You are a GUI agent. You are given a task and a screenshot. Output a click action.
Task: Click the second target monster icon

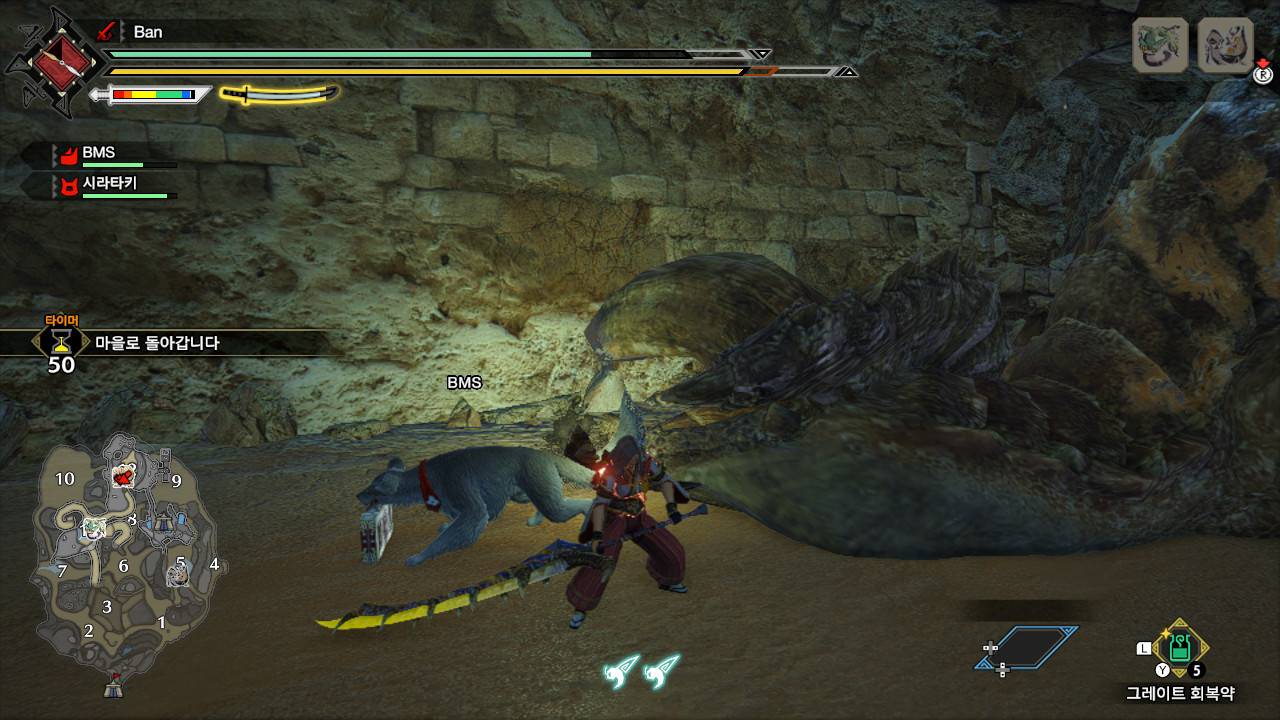[x=1226, y=45]
